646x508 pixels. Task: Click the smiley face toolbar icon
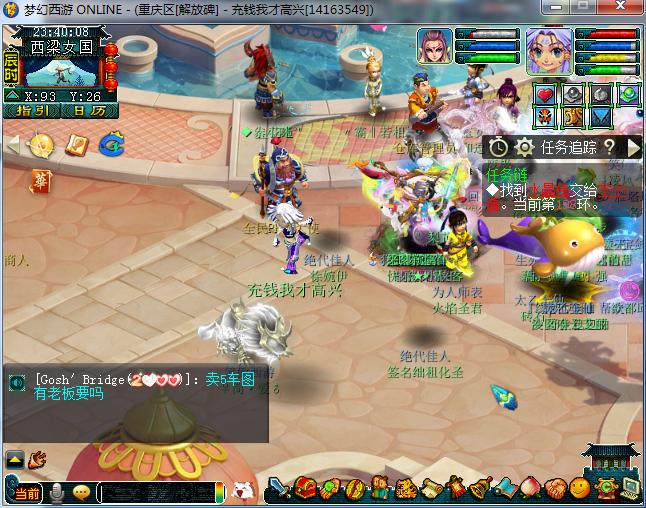click(579, 489)
